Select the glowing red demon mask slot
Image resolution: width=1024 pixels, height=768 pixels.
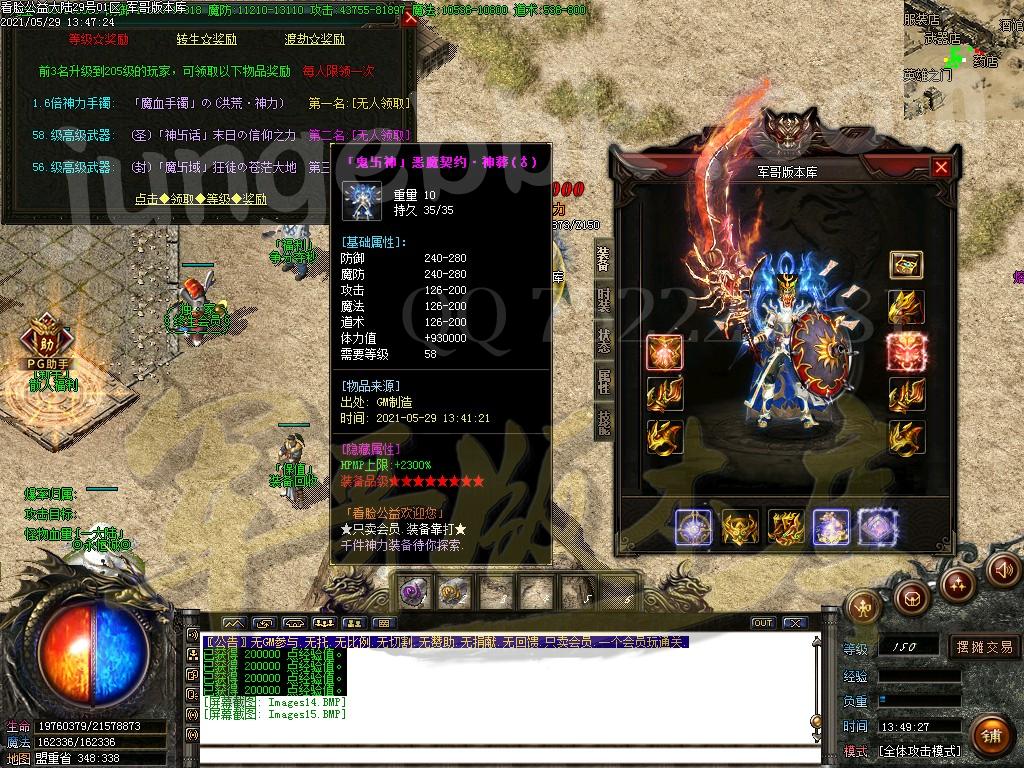pos(906,351)
